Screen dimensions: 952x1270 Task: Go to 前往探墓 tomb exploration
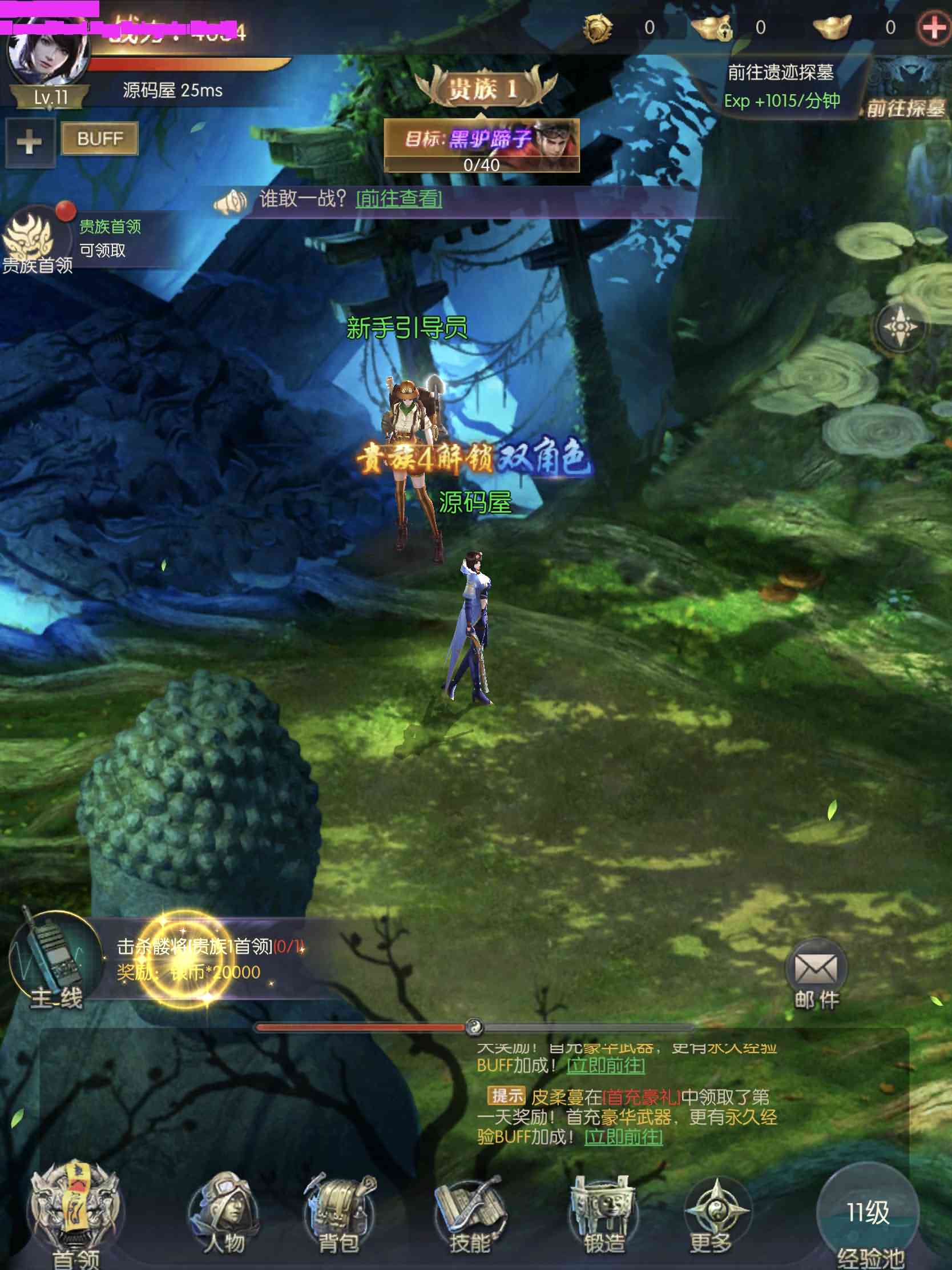pyautogui.click(x=905, y=107)
